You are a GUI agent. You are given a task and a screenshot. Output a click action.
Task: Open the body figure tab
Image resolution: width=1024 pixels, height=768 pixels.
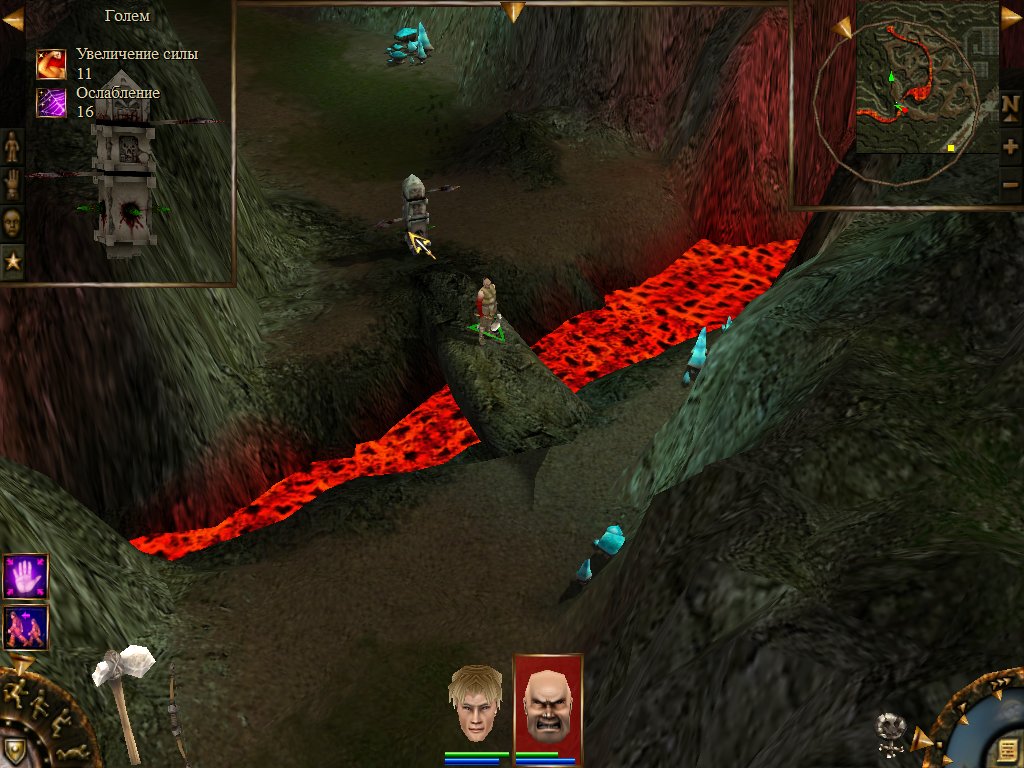(12, 146)
